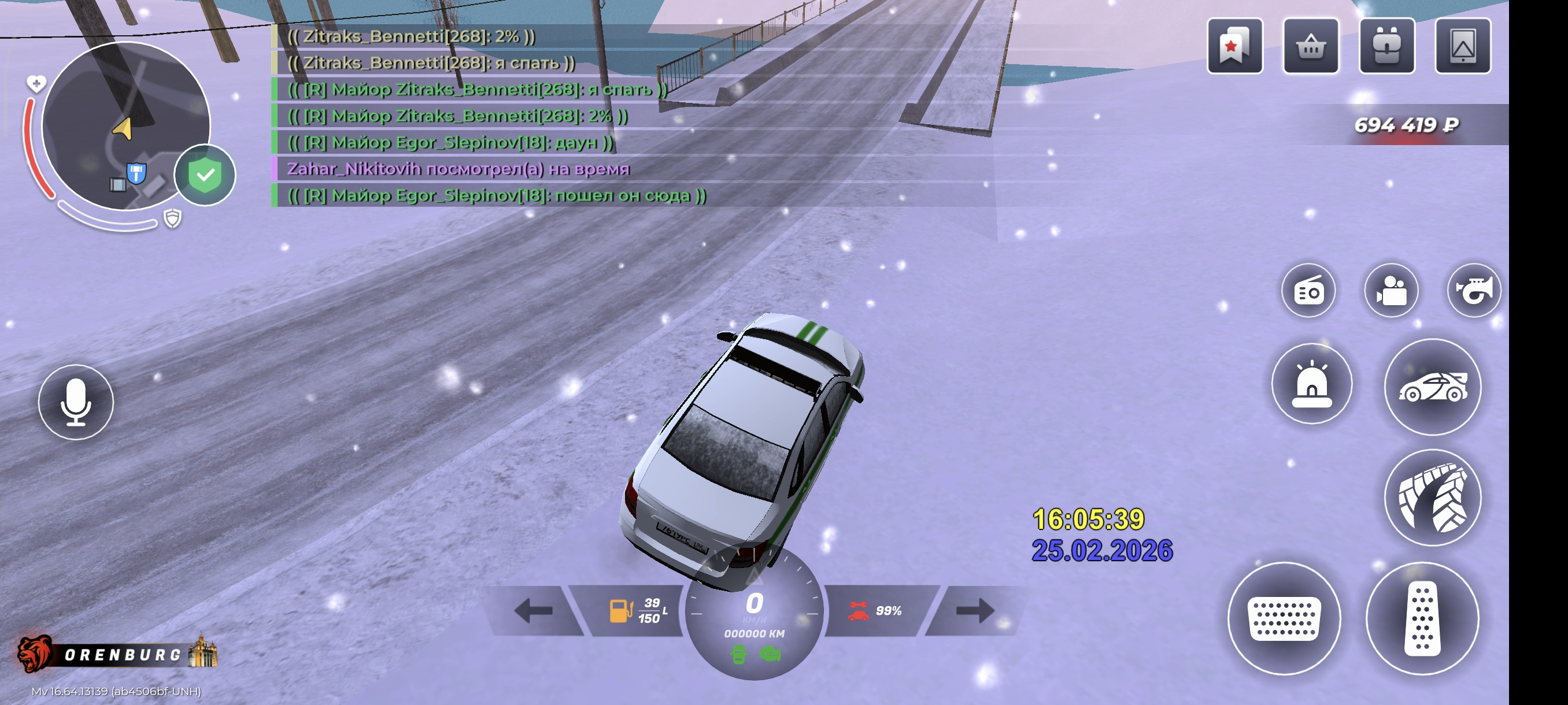Honk the car horn
Screen dimensions: 1568x705
[1474, 291]
